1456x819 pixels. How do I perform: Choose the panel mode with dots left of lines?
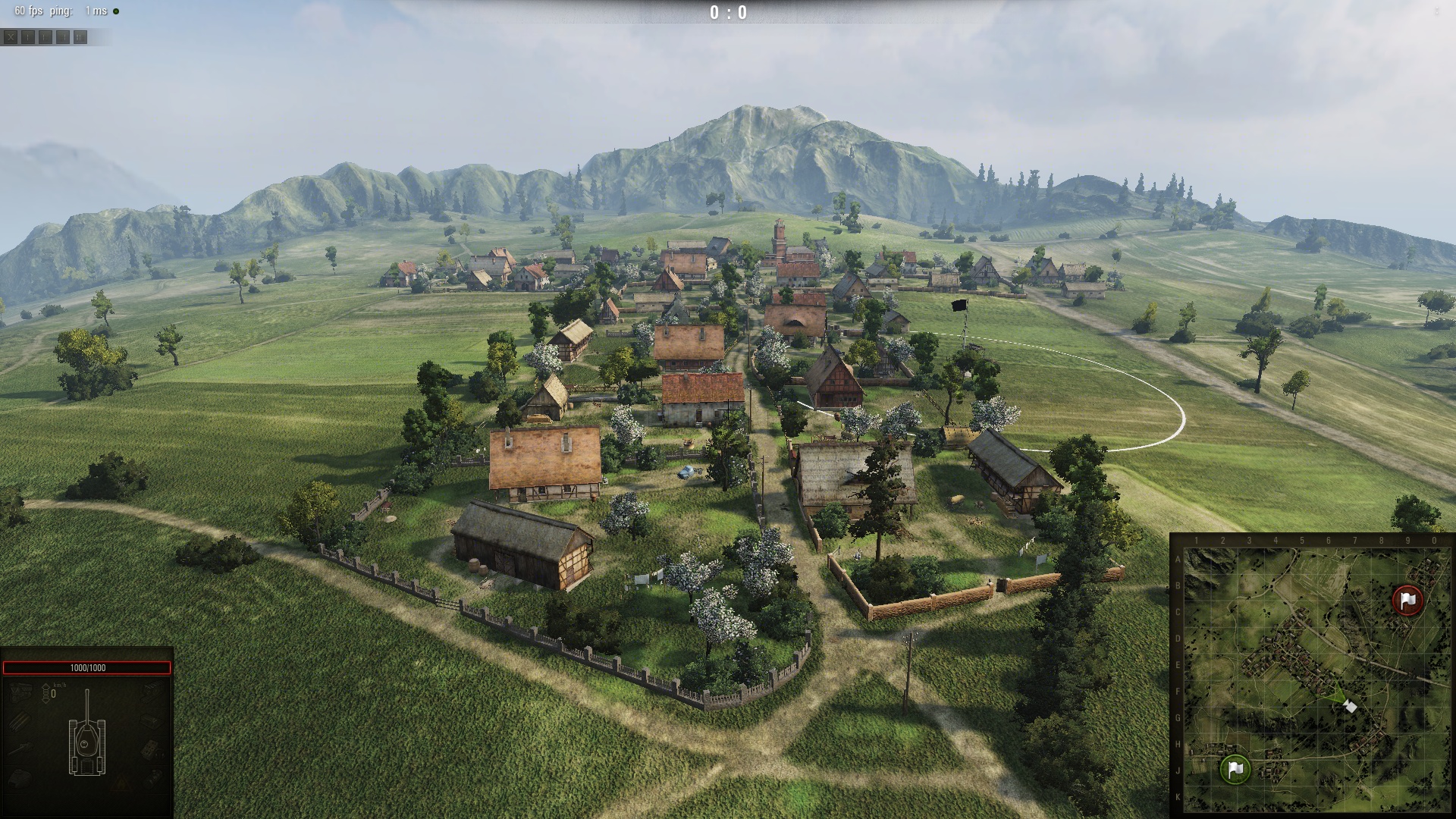pyautogui.click(x=45, y=37)
